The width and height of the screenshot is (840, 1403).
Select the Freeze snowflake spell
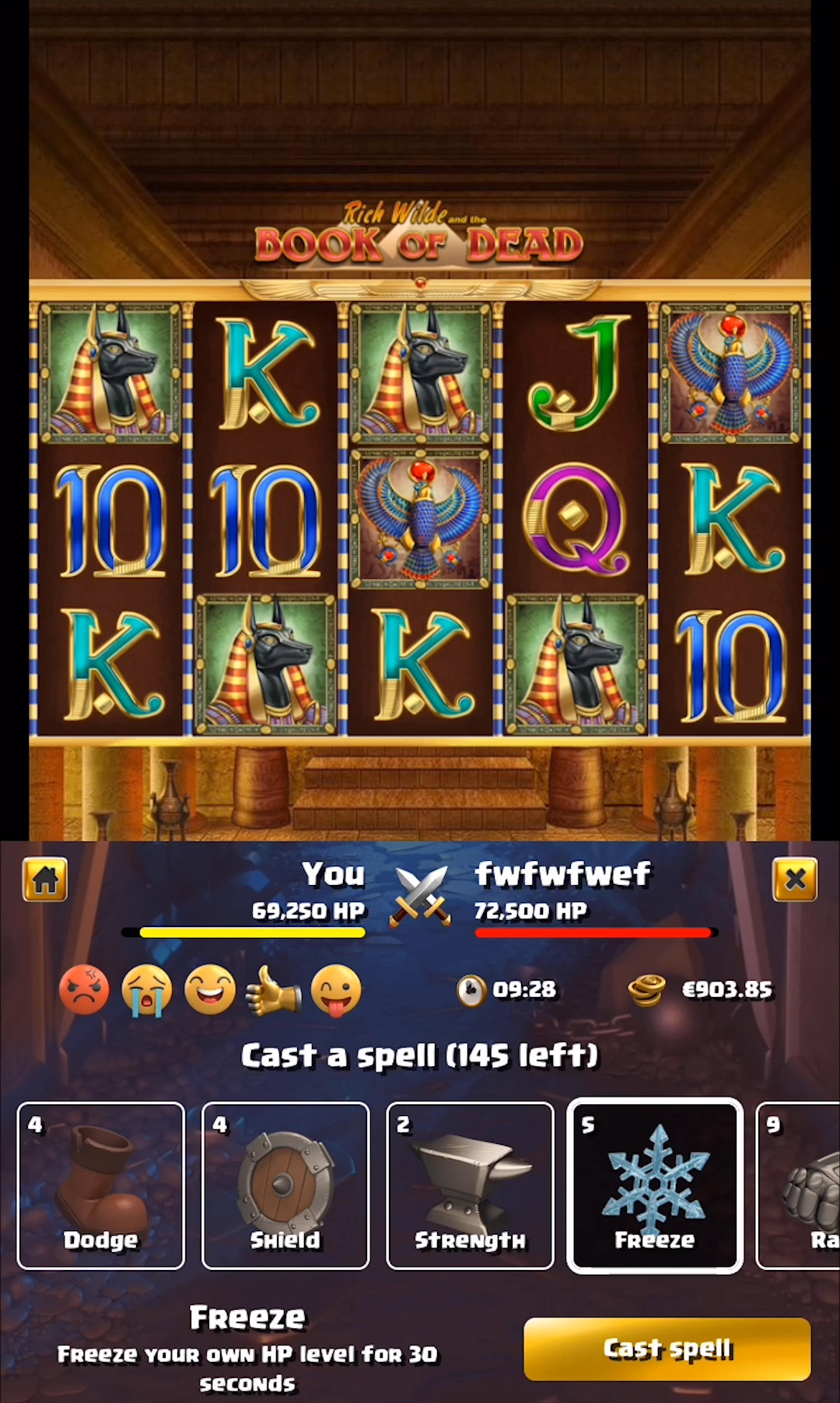click(x=655, y=1185)
